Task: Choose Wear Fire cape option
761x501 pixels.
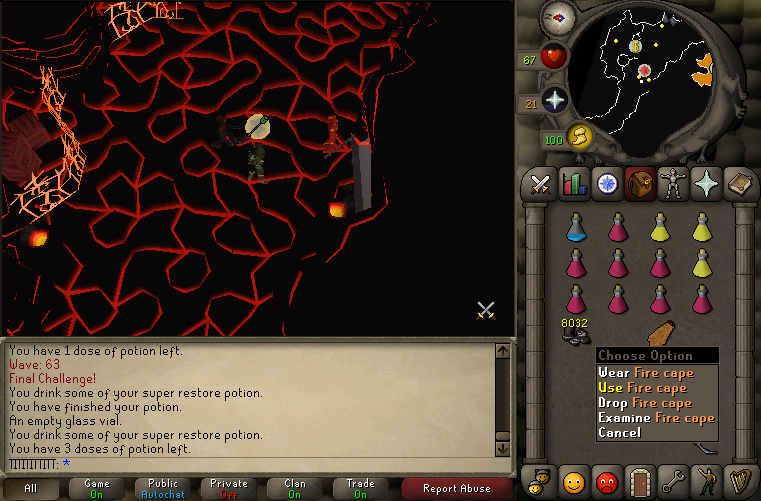Action: pos(656,373)
